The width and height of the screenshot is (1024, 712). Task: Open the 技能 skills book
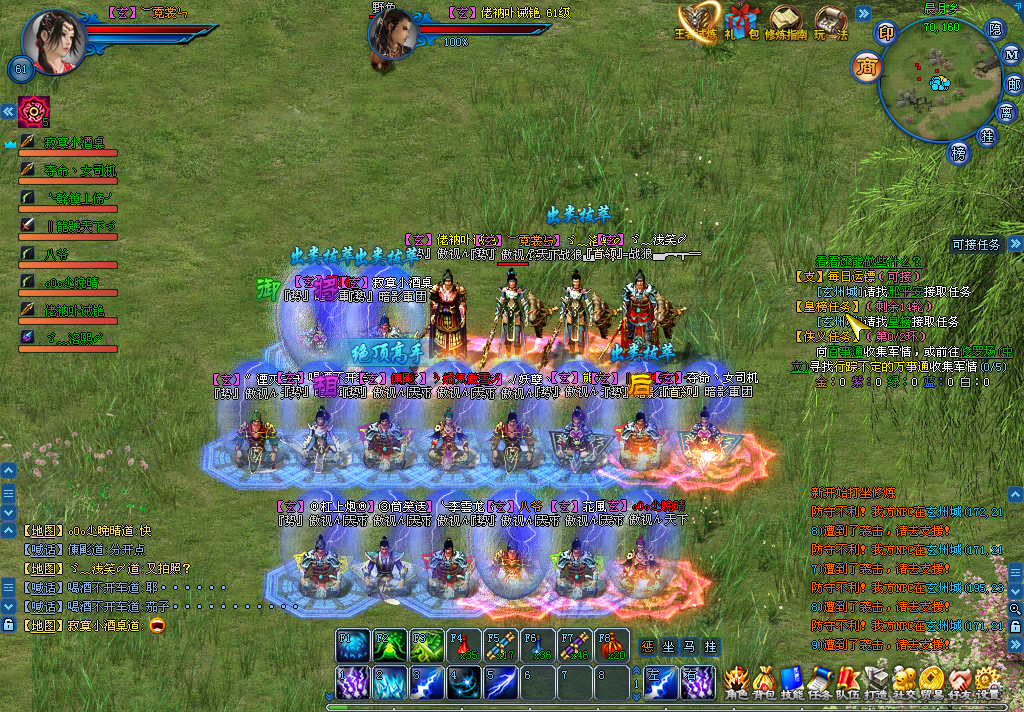pyautogui.click(x=792, y=682)
